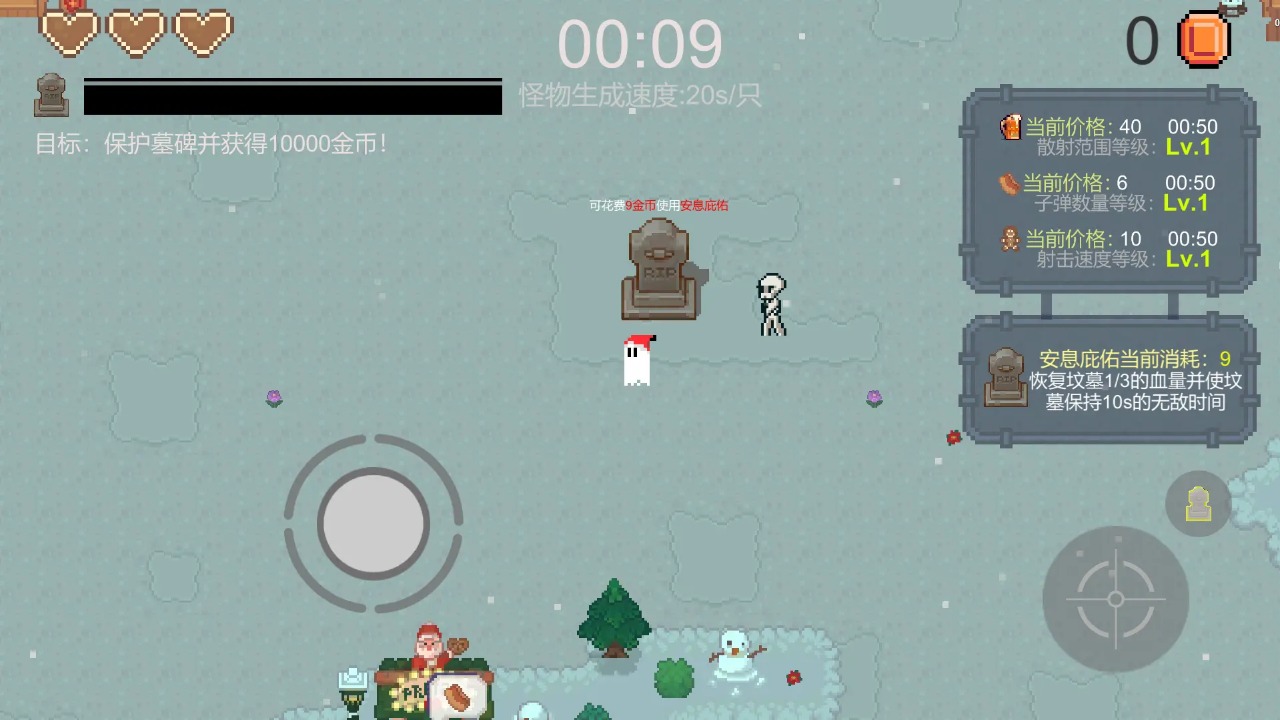The width and height of the screenshot is (1280, 720).
Task: Click the red 安息庇佑 text above the gravestone
Action: pyautogui.click(x=707, y=208)
